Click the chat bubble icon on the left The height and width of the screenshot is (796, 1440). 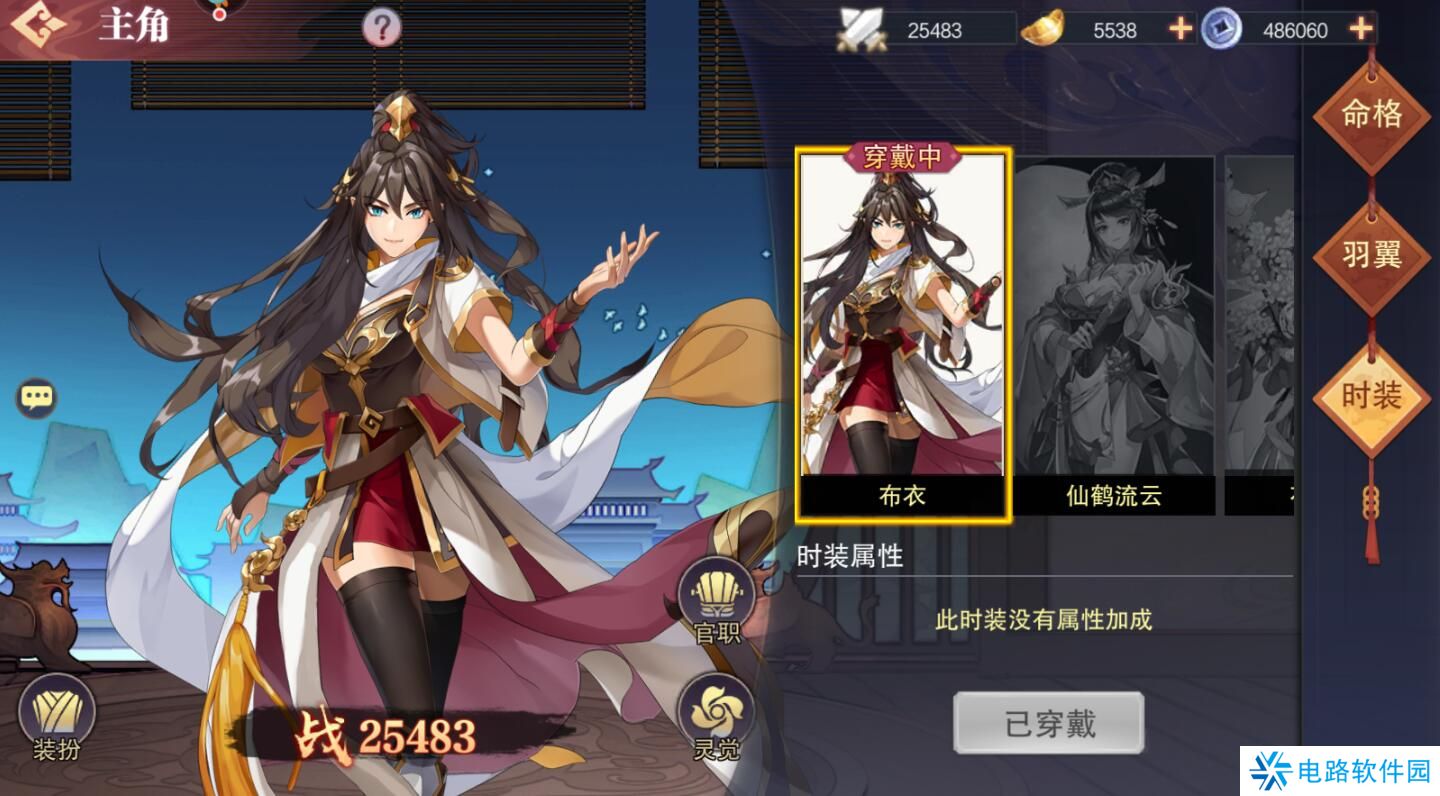(36, 397)
